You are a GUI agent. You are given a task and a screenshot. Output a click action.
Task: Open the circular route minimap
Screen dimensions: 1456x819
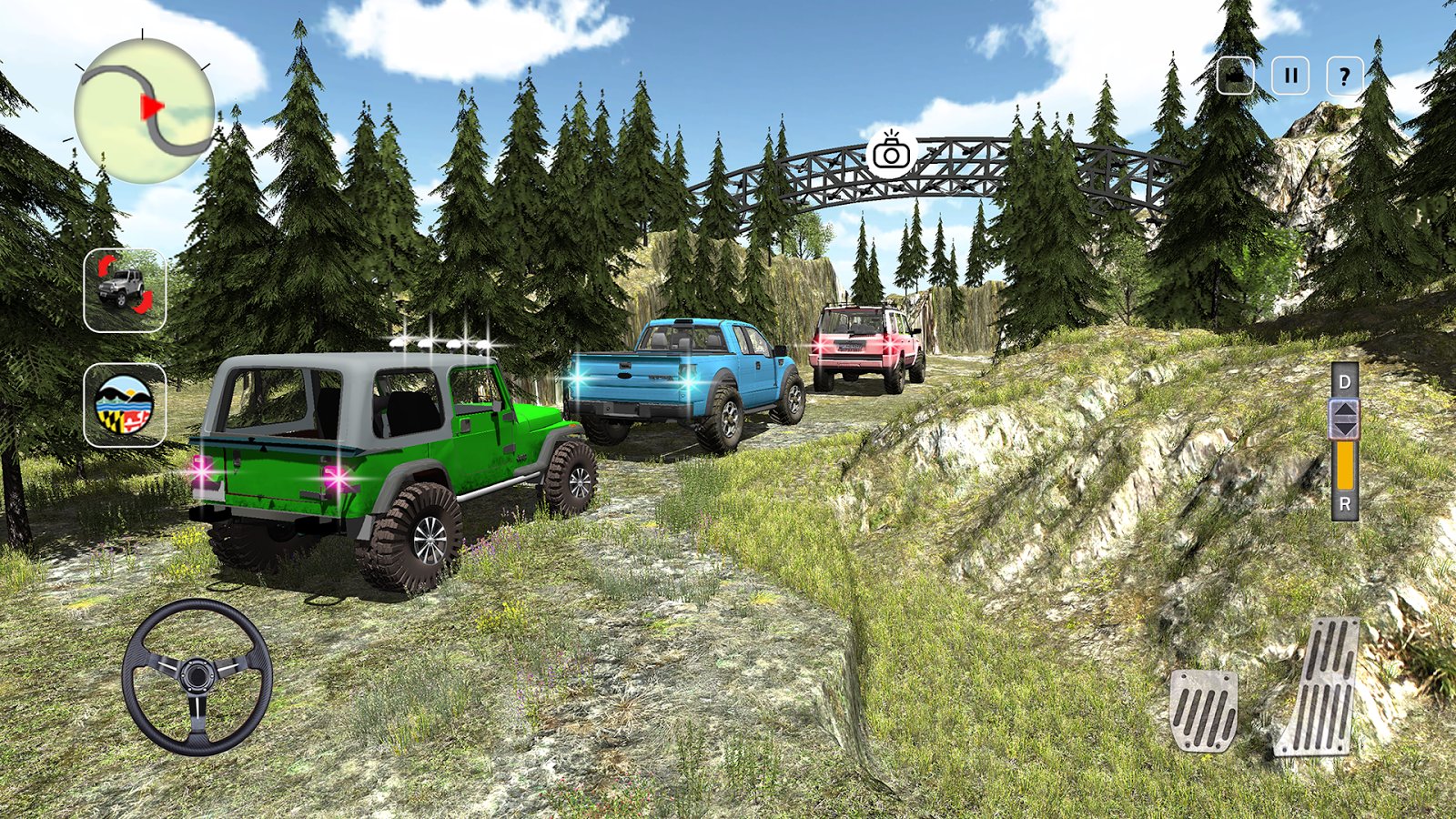144,111
